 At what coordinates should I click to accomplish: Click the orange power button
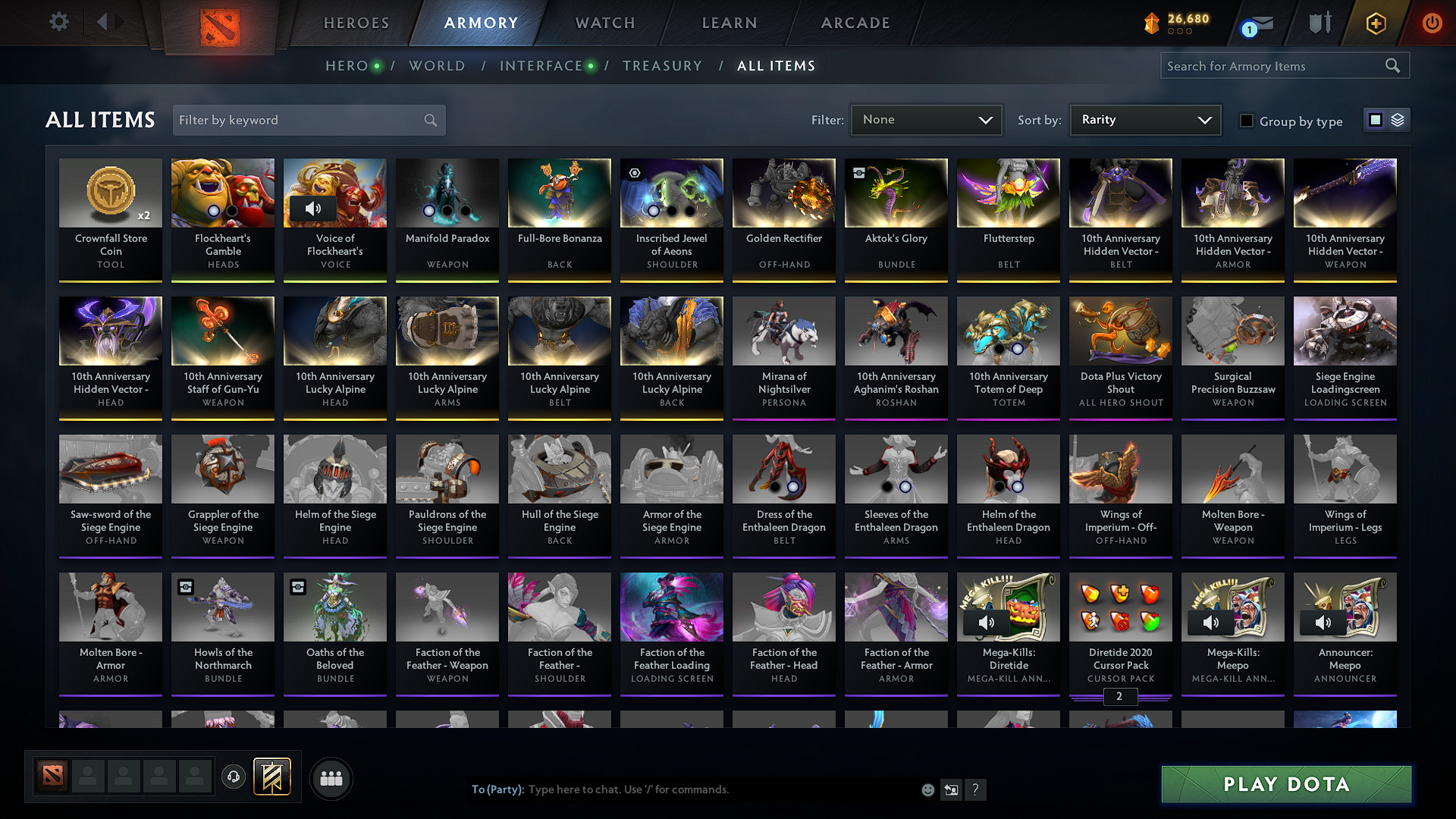click(x=1432, y=23)
